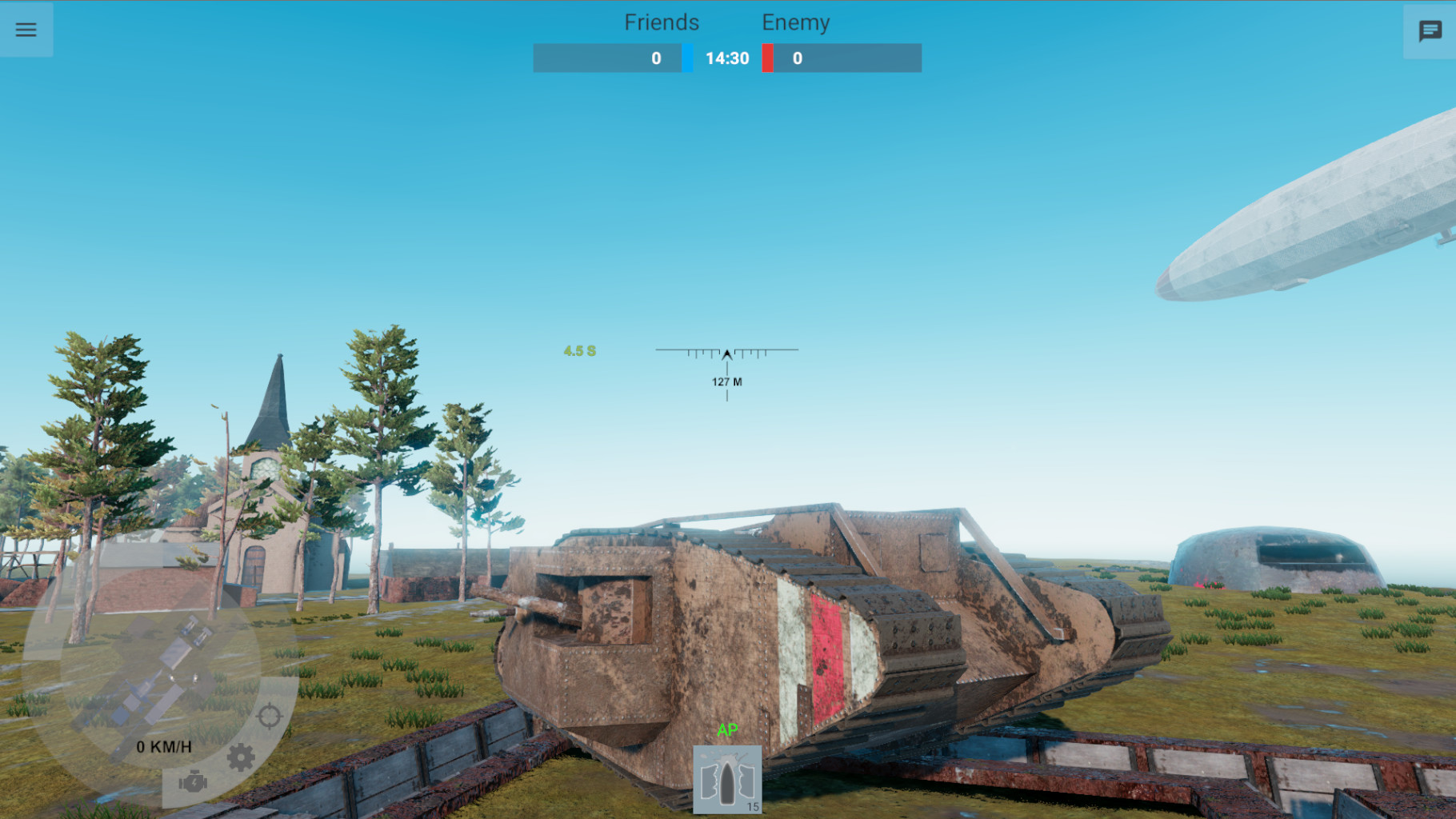Open the hamburger menu
Image resolution: width=1456 pixels, height=819 pixels.
pos(26,30)
